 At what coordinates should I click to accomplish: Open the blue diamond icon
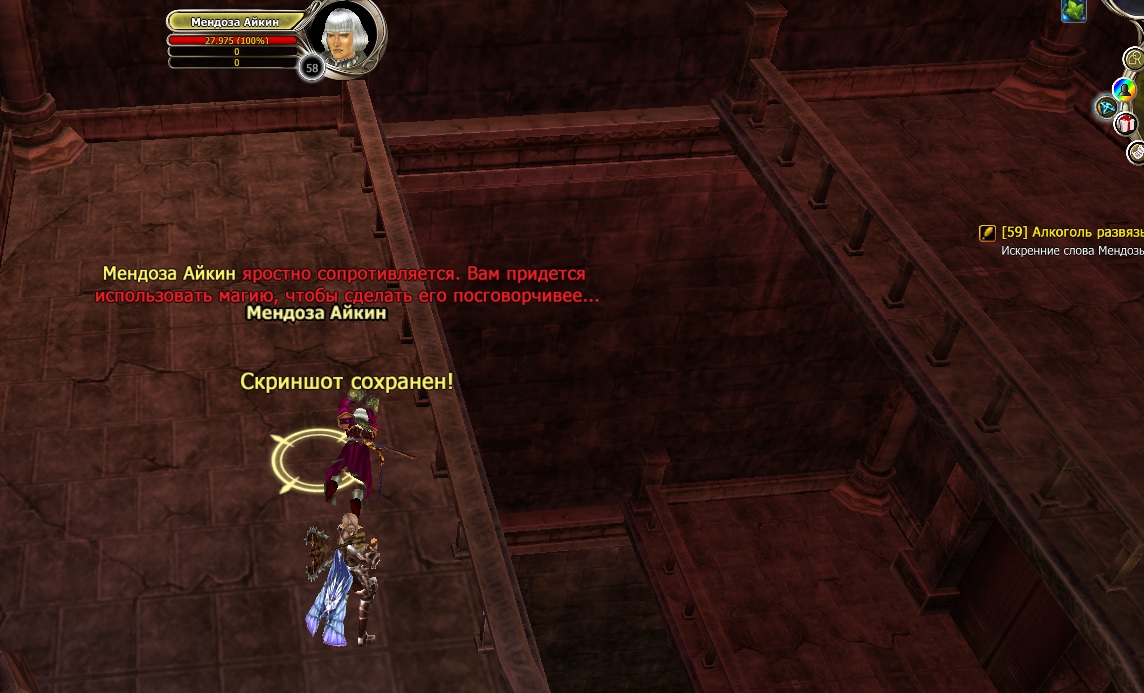point(1106,106)
